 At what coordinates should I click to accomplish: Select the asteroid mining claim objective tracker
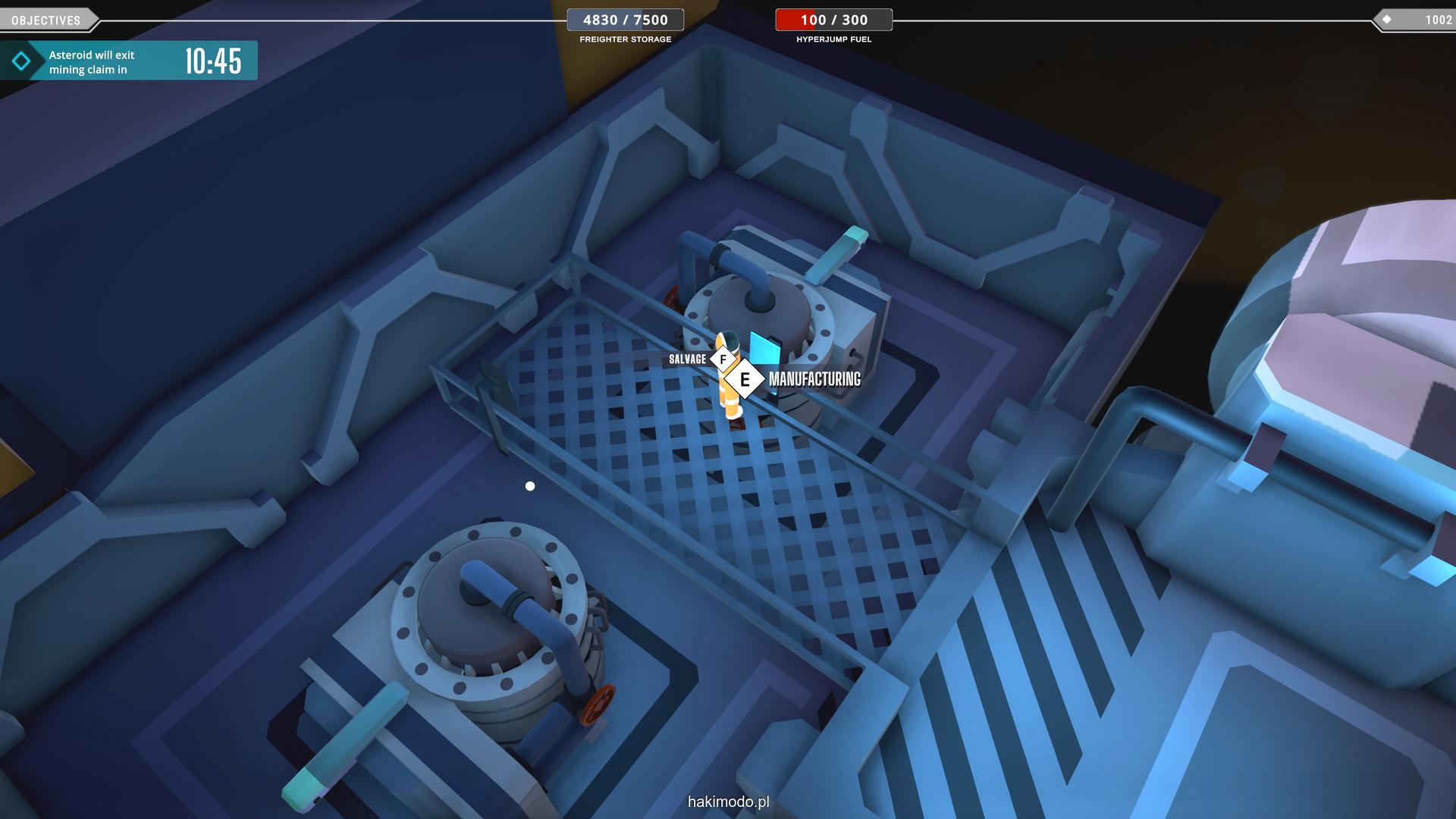(x=129, y=61)
